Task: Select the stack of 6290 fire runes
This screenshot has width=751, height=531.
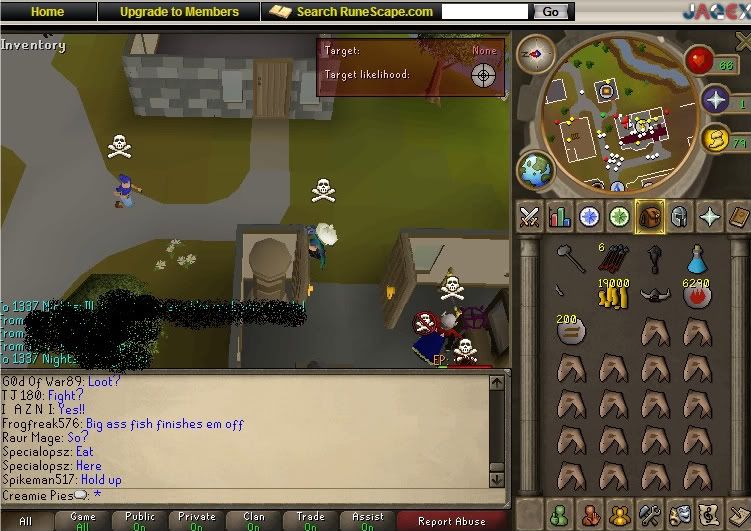Action: [x=697, y=295]
